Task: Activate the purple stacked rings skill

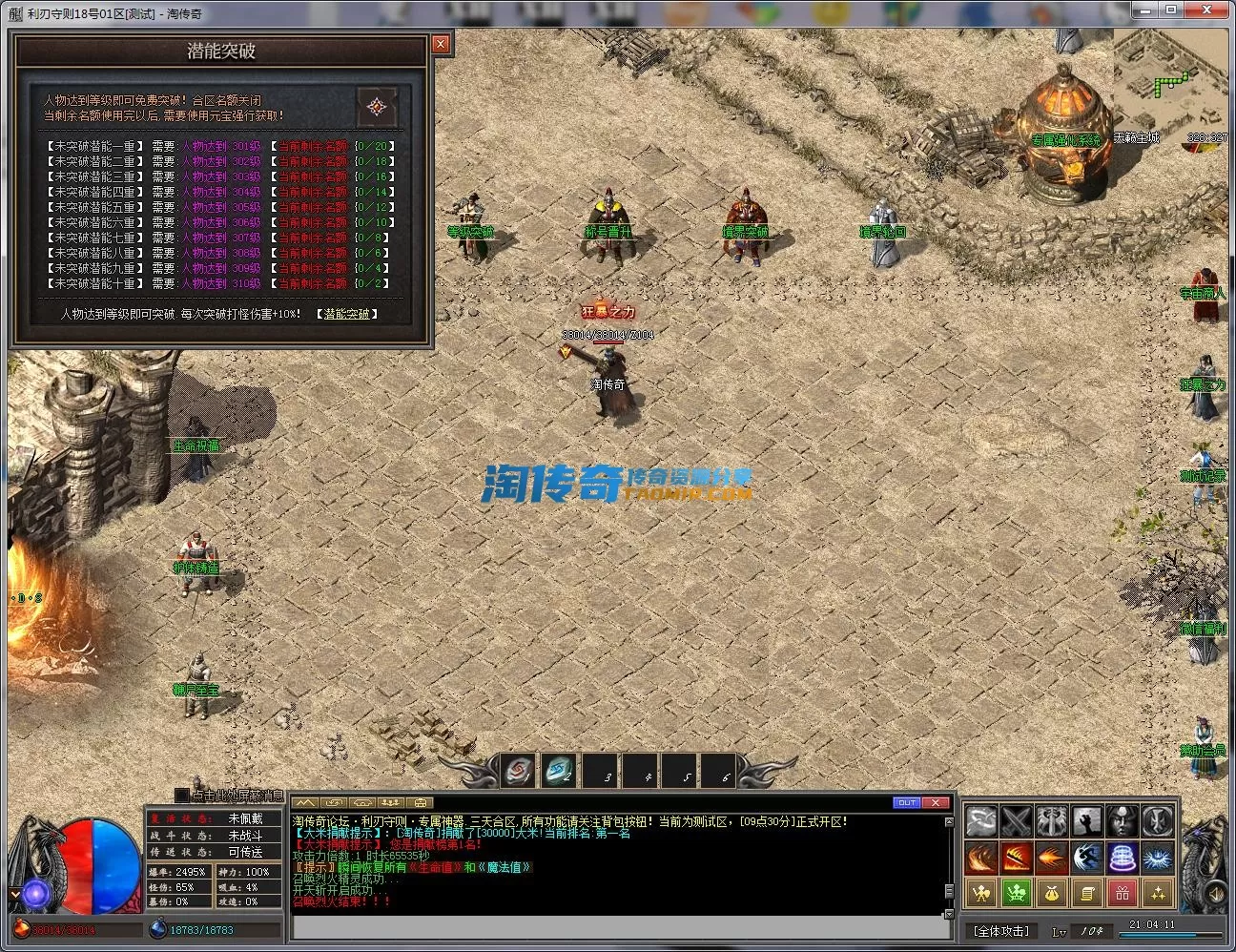Action: (x=1122, y=857)
